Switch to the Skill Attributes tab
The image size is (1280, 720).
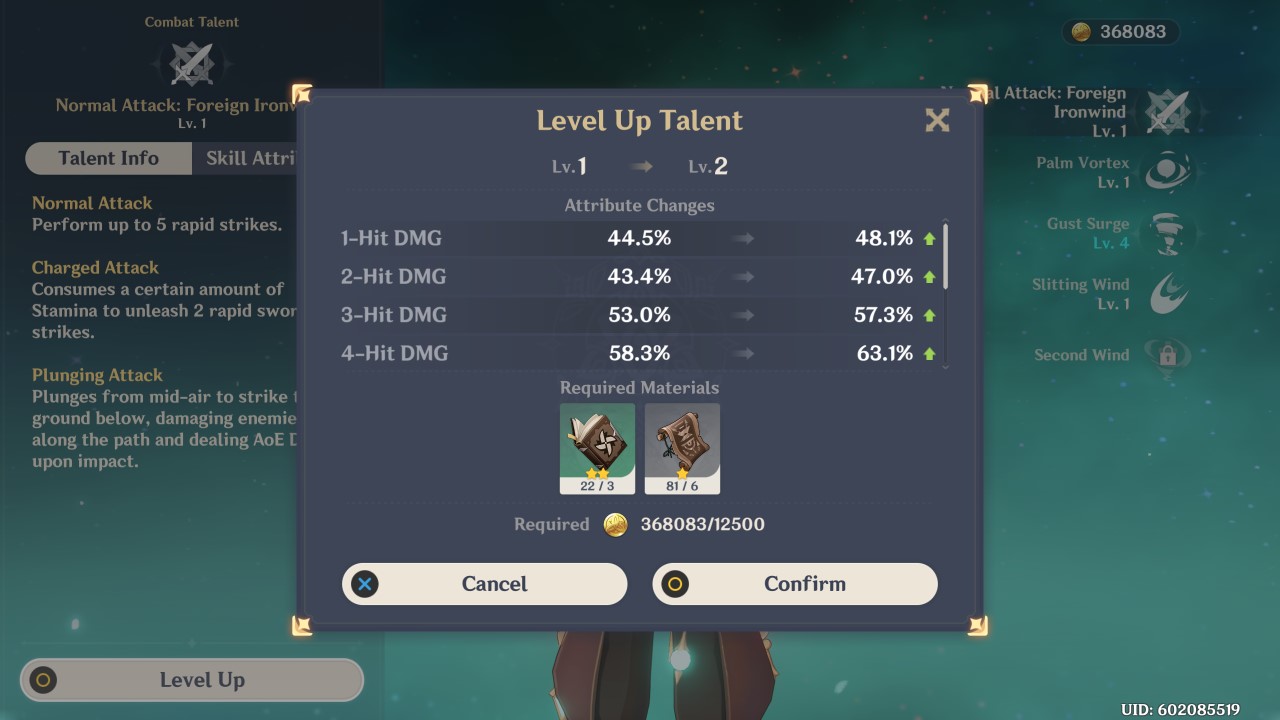(250, 158)
